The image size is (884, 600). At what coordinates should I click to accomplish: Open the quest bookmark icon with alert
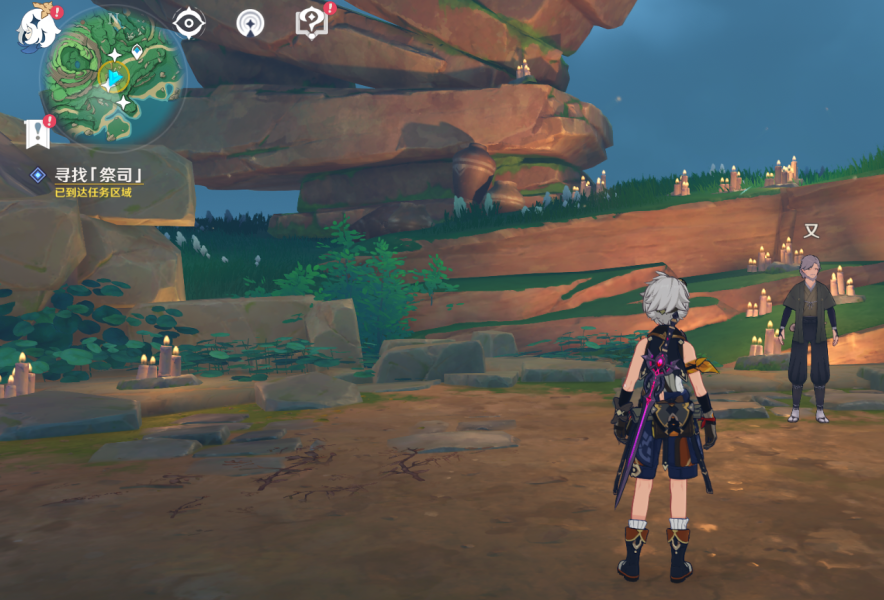click(38, 132)
